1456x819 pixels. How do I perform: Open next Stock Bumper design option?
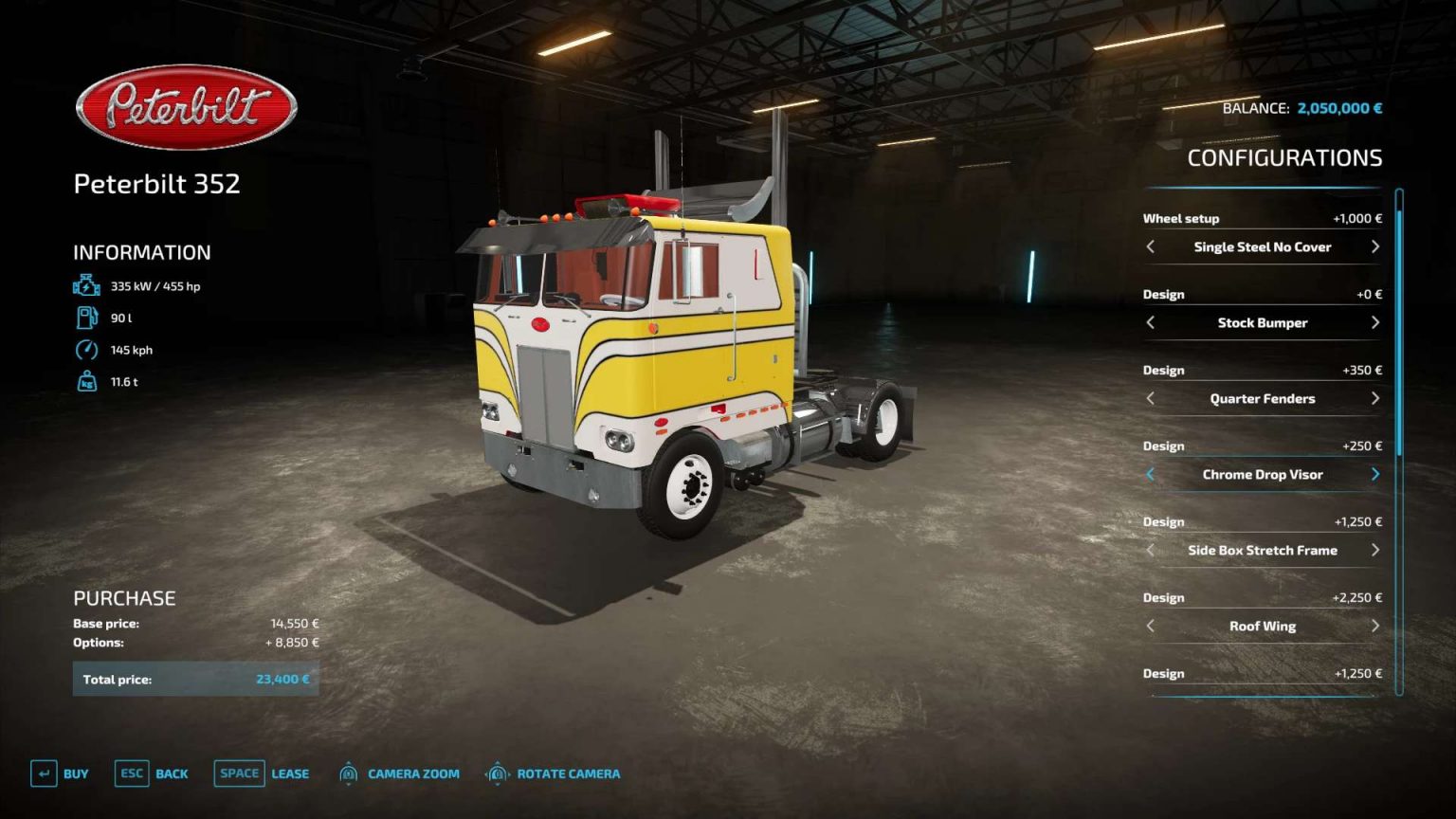click(x=1375, y=322)
